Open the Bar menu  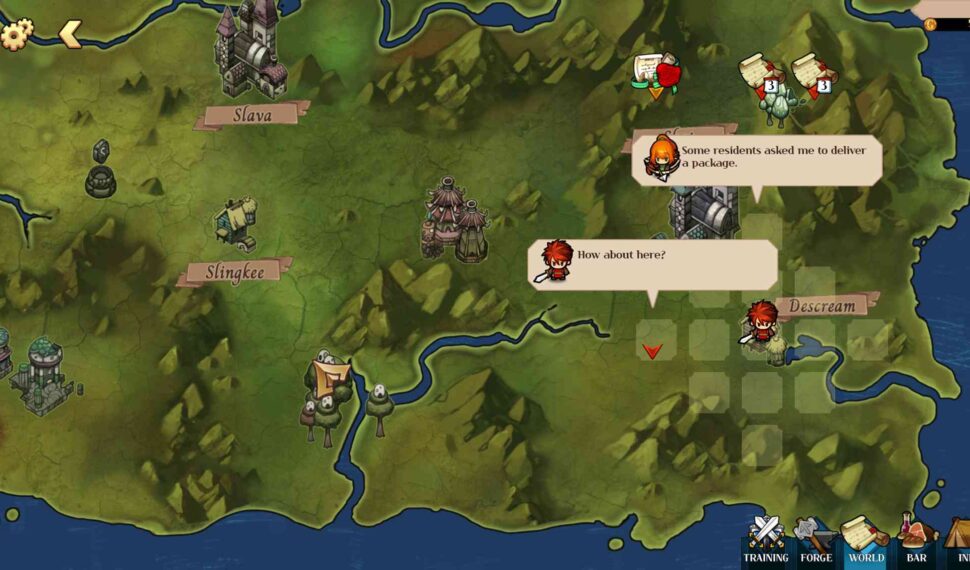pos(916,541)
